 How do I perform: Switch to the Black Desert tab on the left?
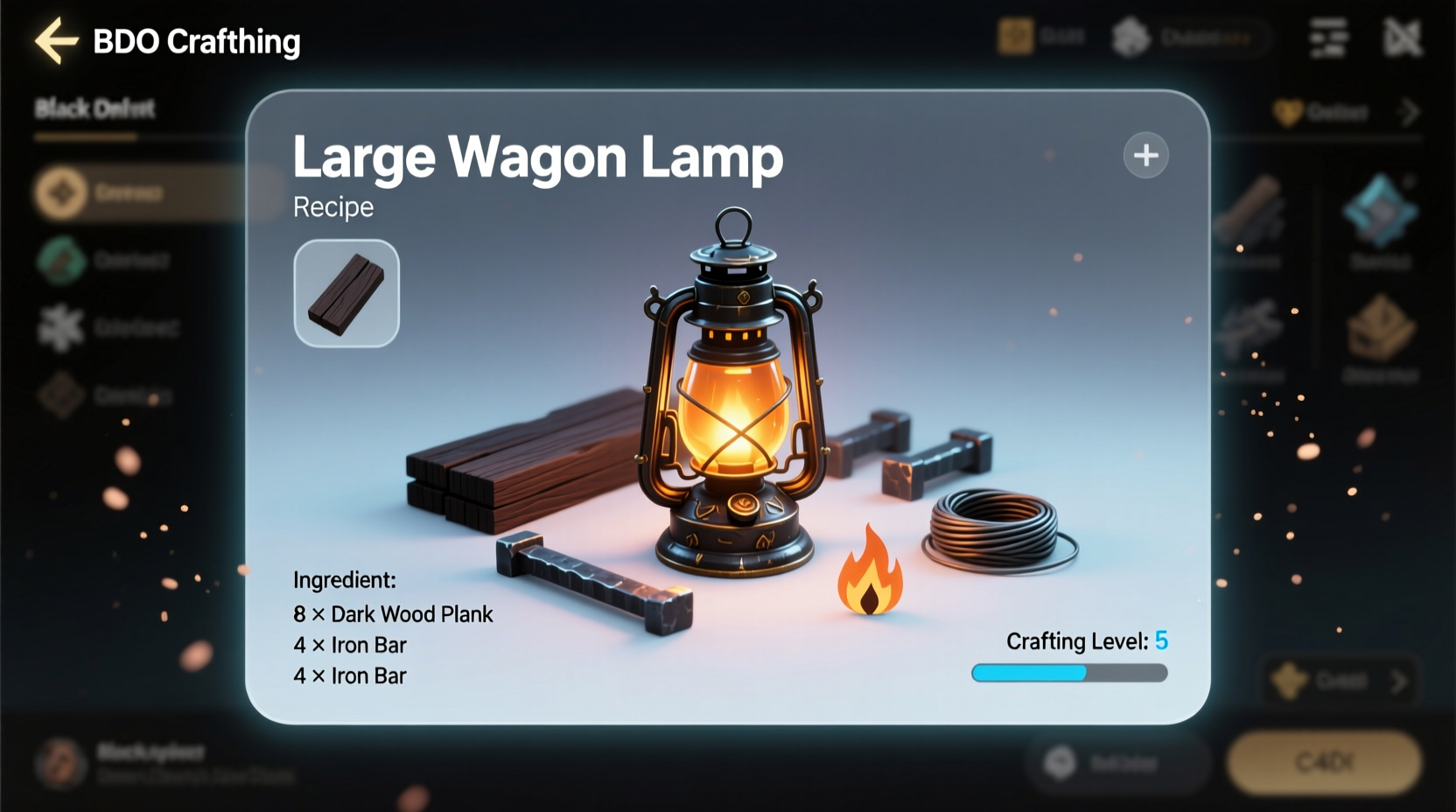coord(94,108)
